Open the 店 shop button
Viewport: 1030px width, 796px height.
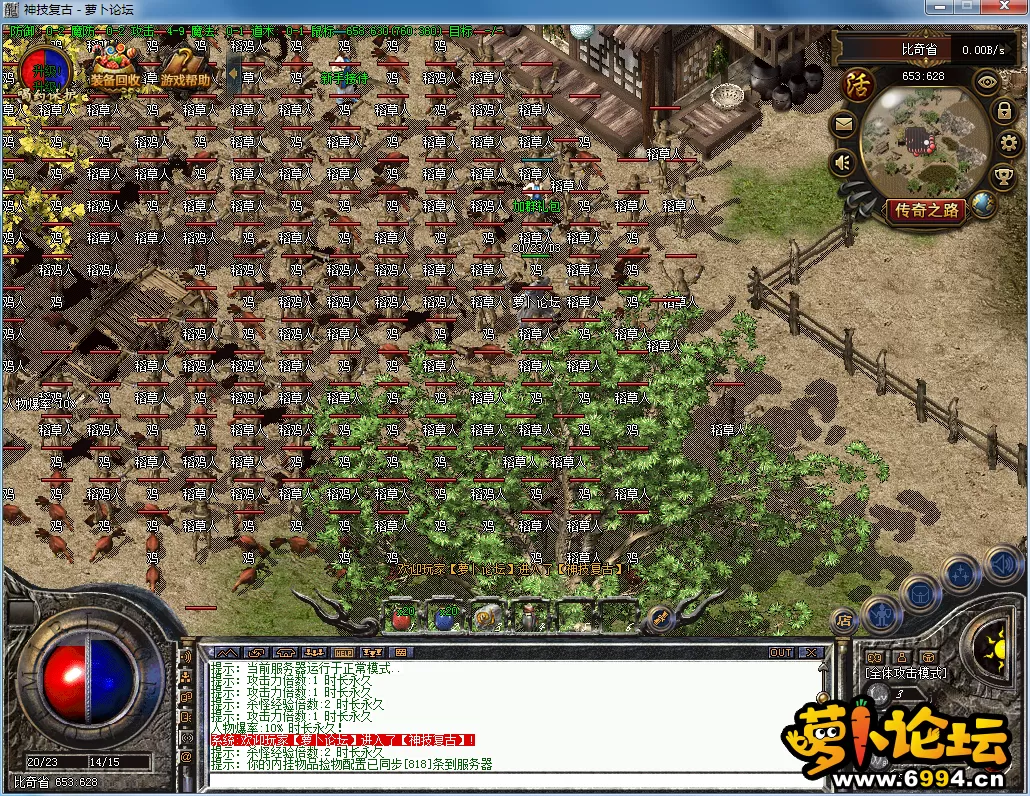point(844,619)
